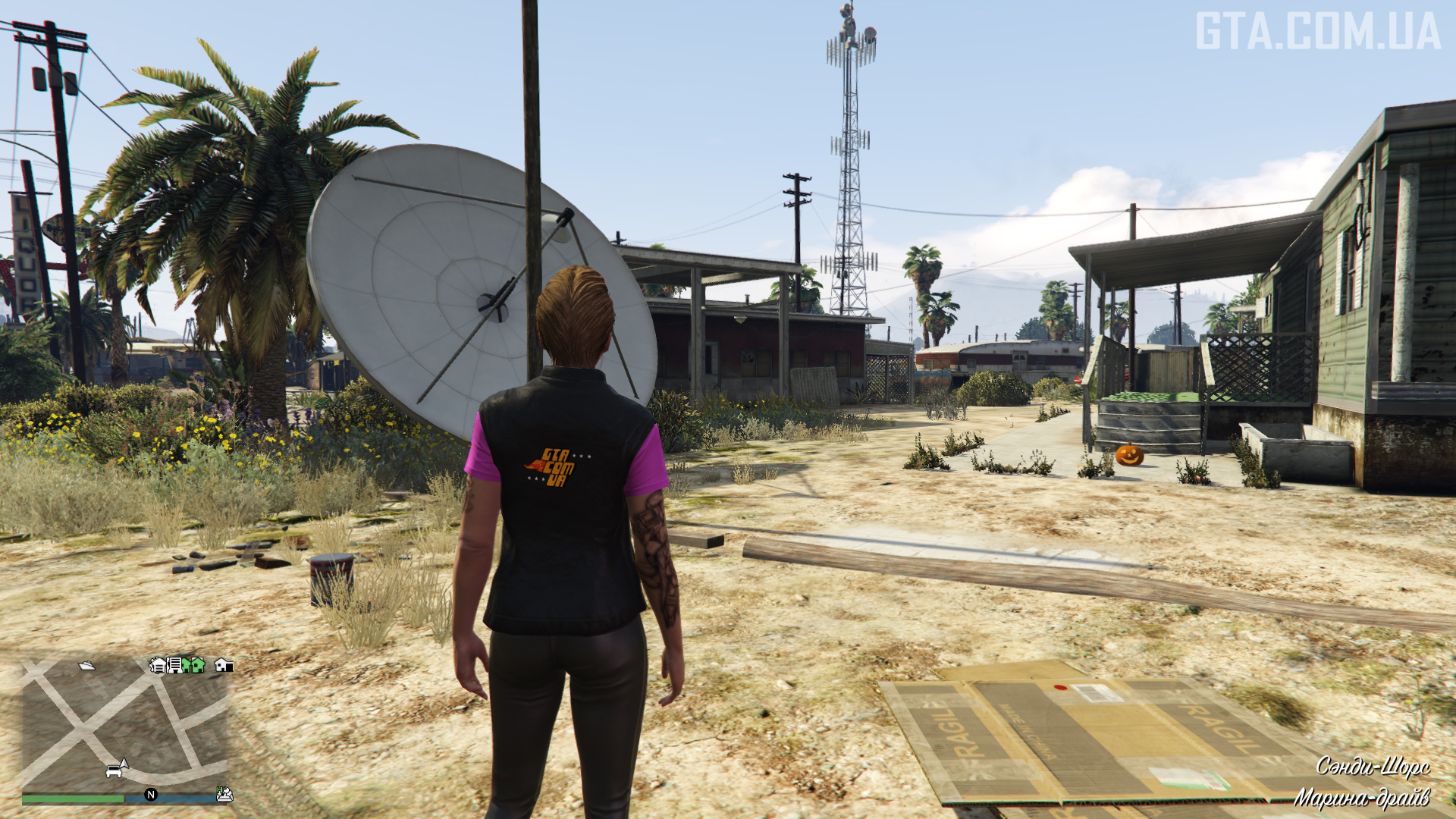
Task: Click the north compass N indicator
Action: (x=151, y=795)
